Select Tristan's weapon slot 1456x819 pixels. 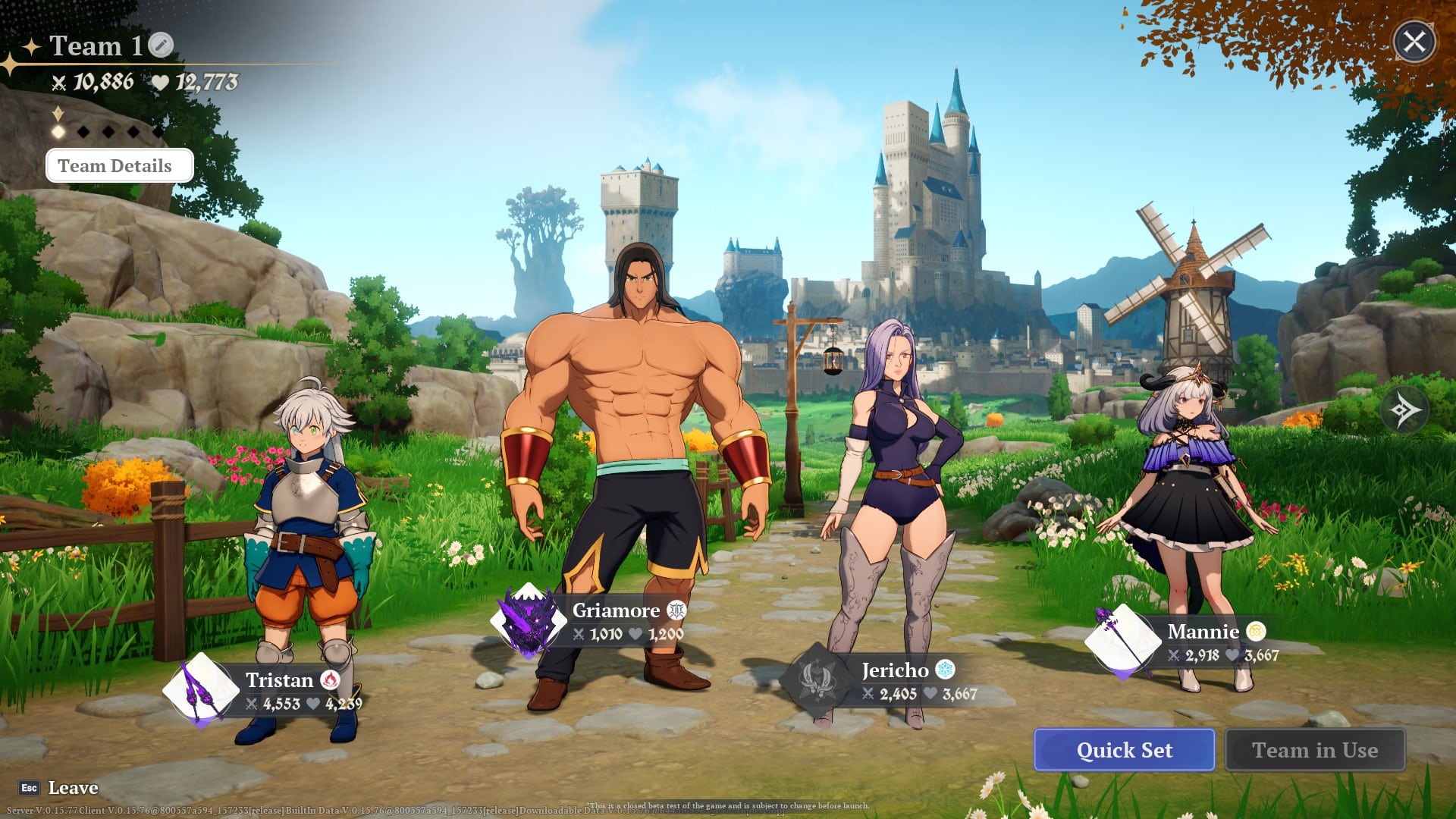[201, 691]
